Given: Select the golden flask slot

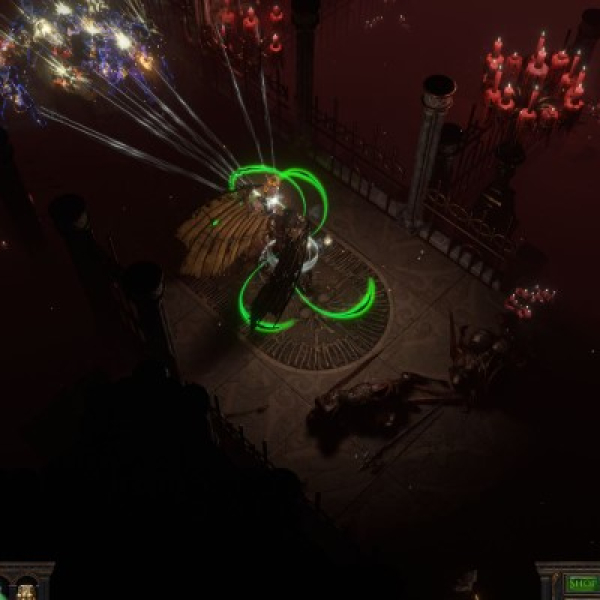Looking at the screenshot, I should (x=27, y=589).
